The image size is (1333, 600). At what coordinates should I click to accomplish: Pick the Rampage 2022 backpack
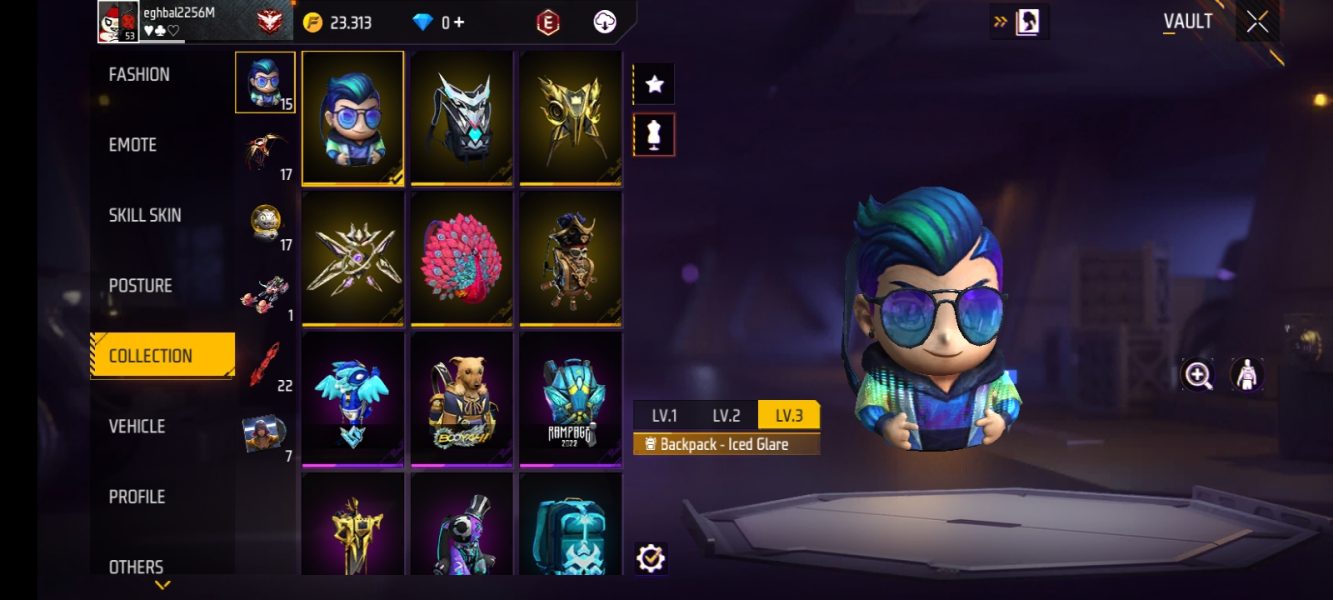[x=570, y=399]
